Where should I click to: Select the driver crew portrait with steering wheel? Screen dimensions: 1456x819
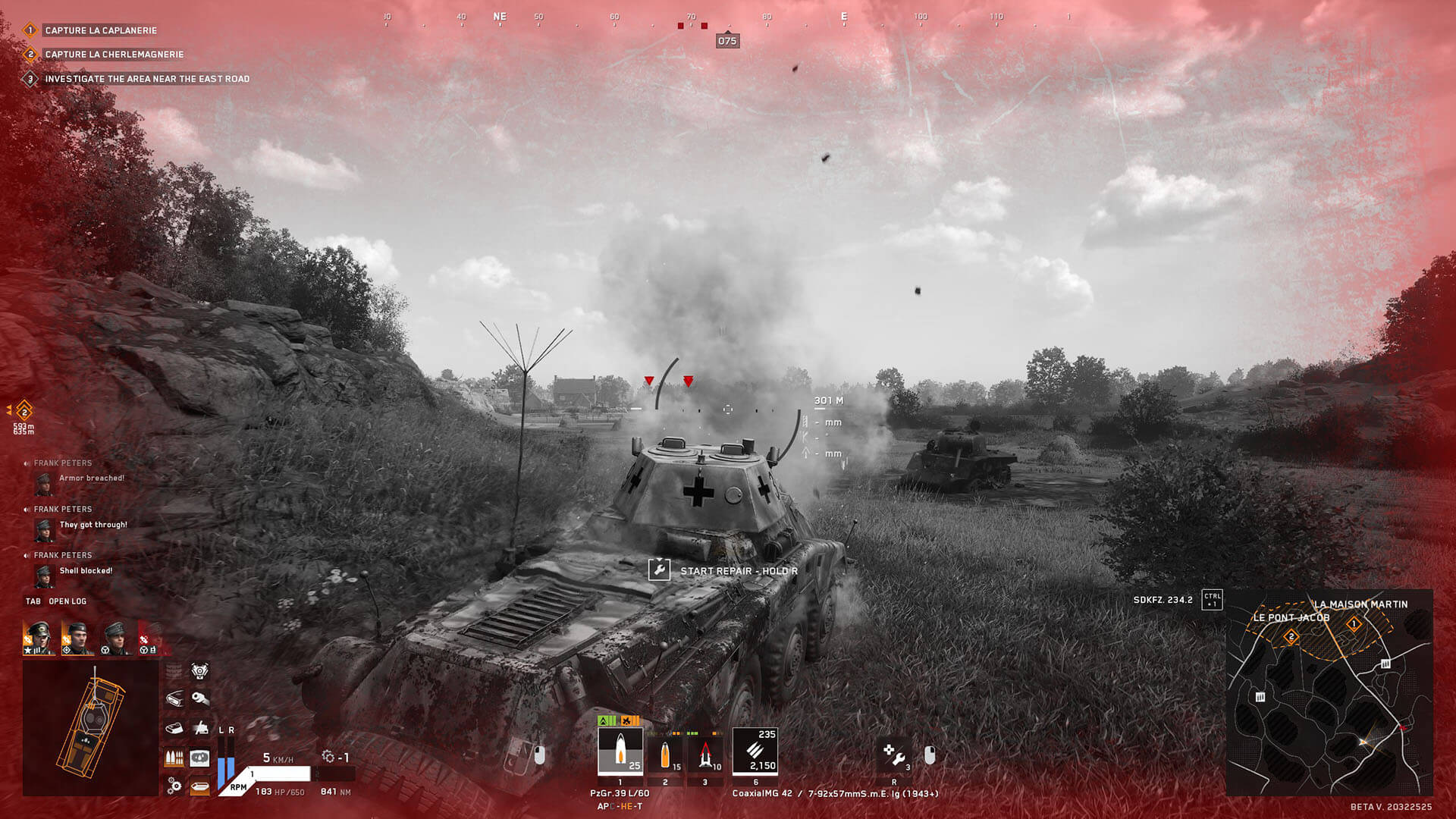116,638
